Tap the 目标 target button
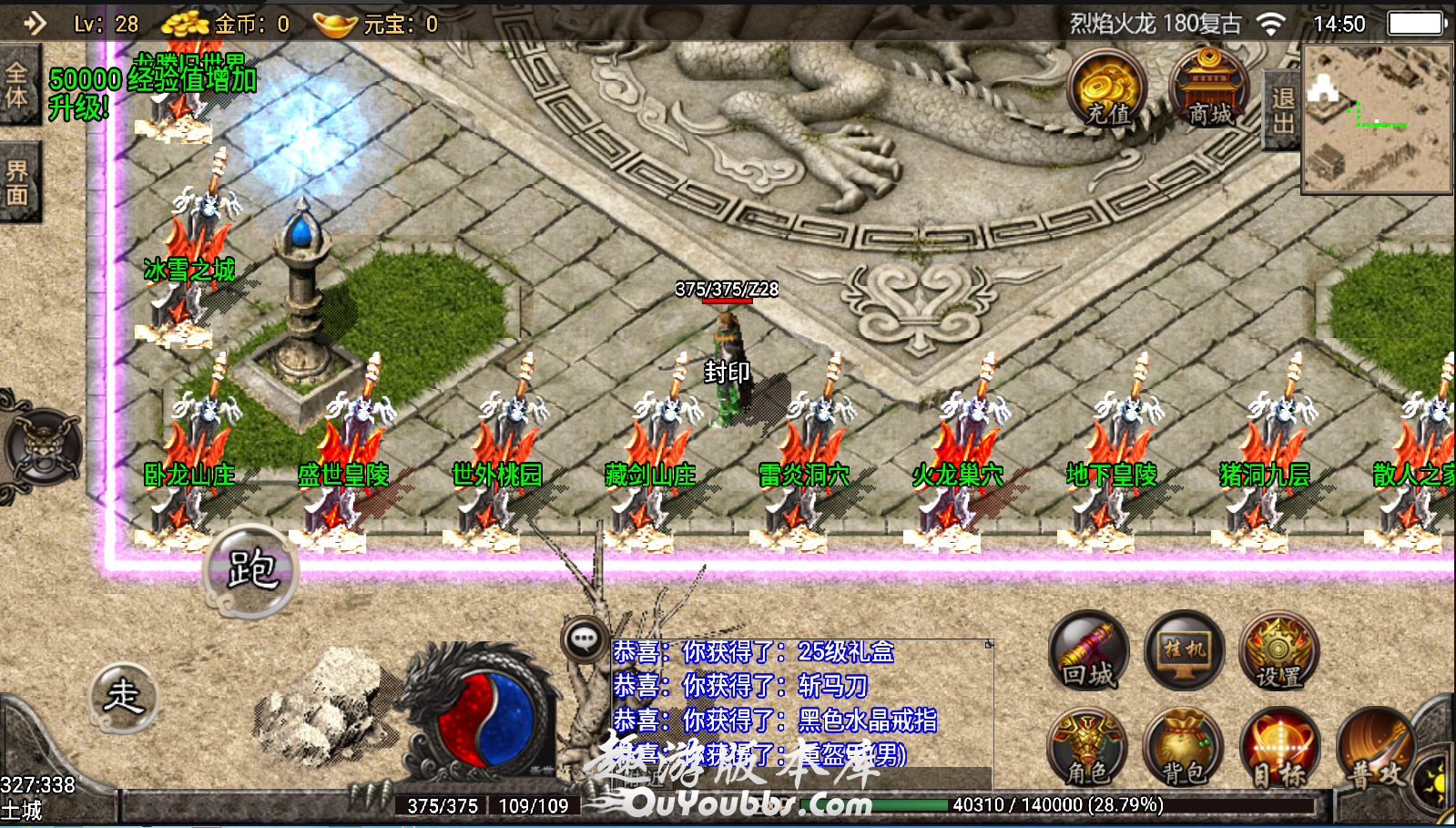 [1278, 749]
